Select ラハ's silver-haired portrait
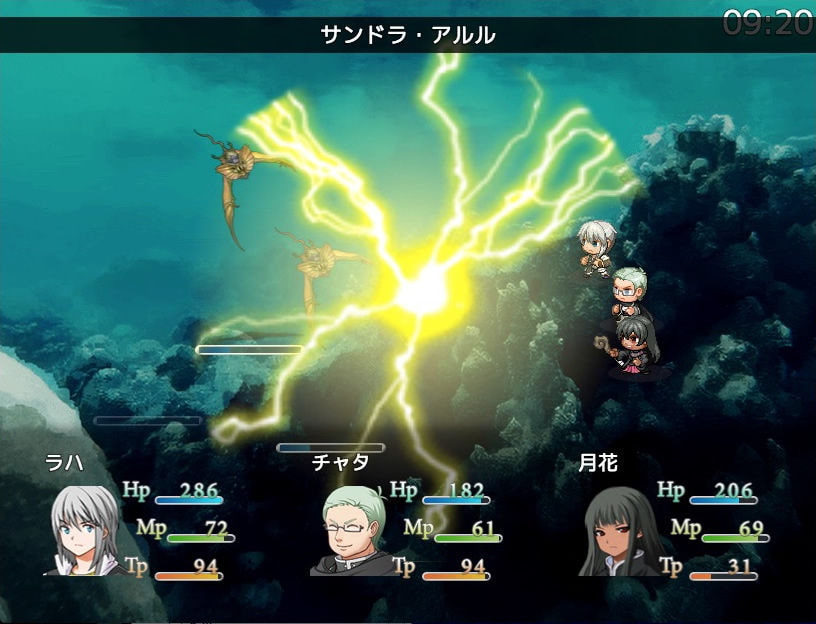 click(x=84, y=530)
